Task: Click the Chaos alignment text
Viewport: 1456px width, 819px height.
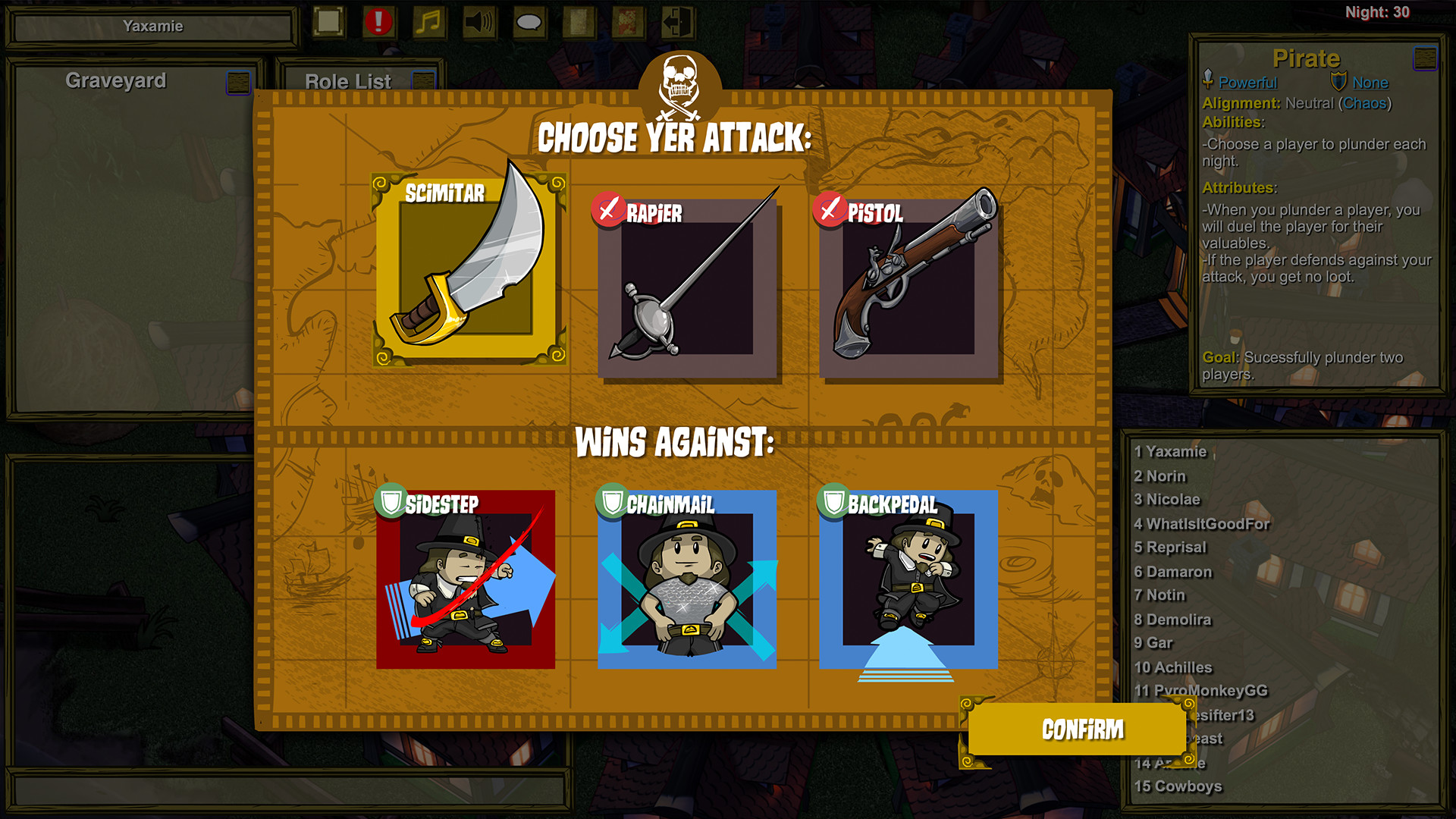Action: [1366, 103]
